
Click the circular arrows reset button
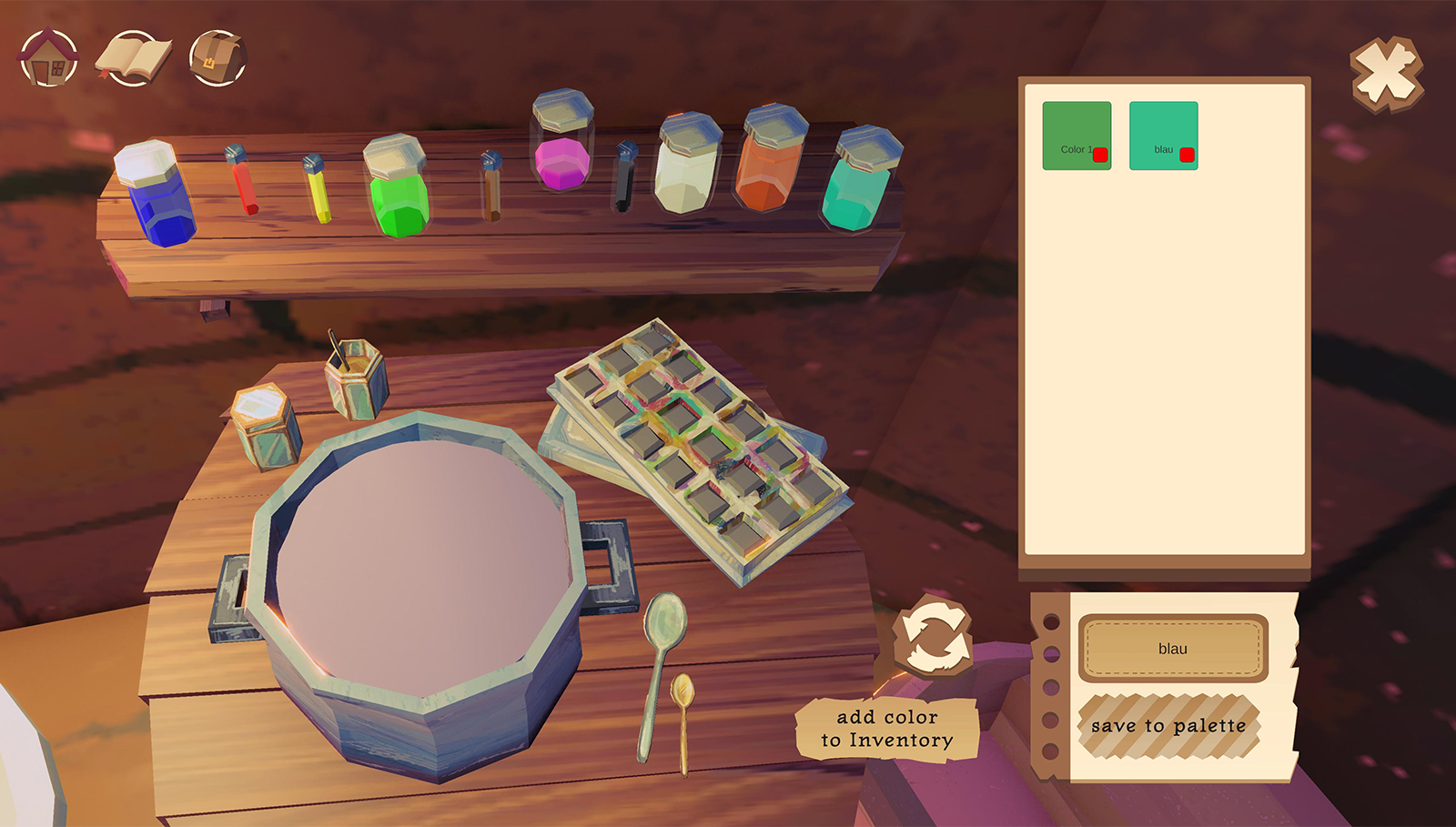pyautogui.click(x=933, y=637)
